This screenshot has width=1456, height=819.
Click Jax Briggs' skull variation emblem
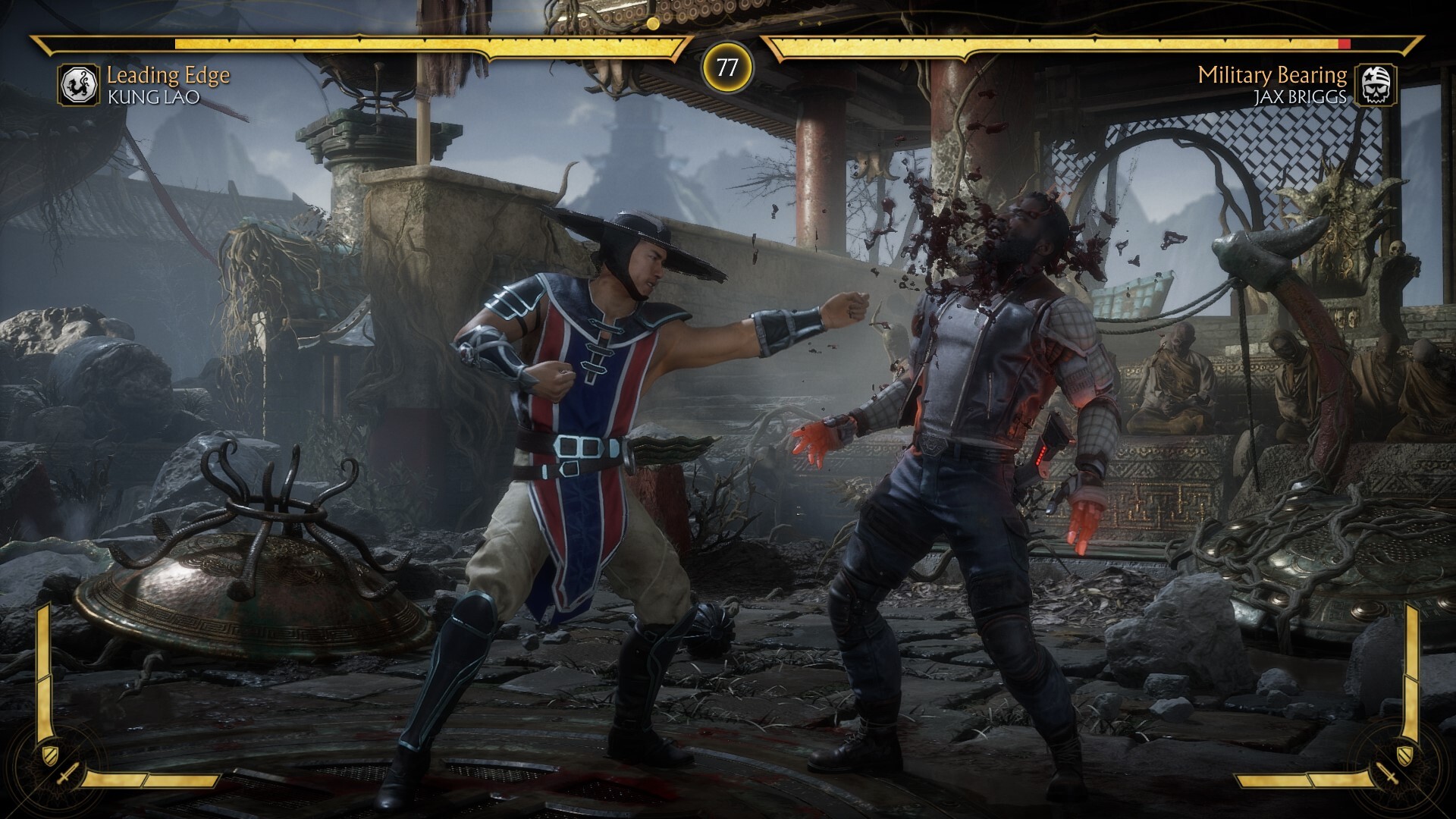pyautogui.click(x=1376, y=84)
